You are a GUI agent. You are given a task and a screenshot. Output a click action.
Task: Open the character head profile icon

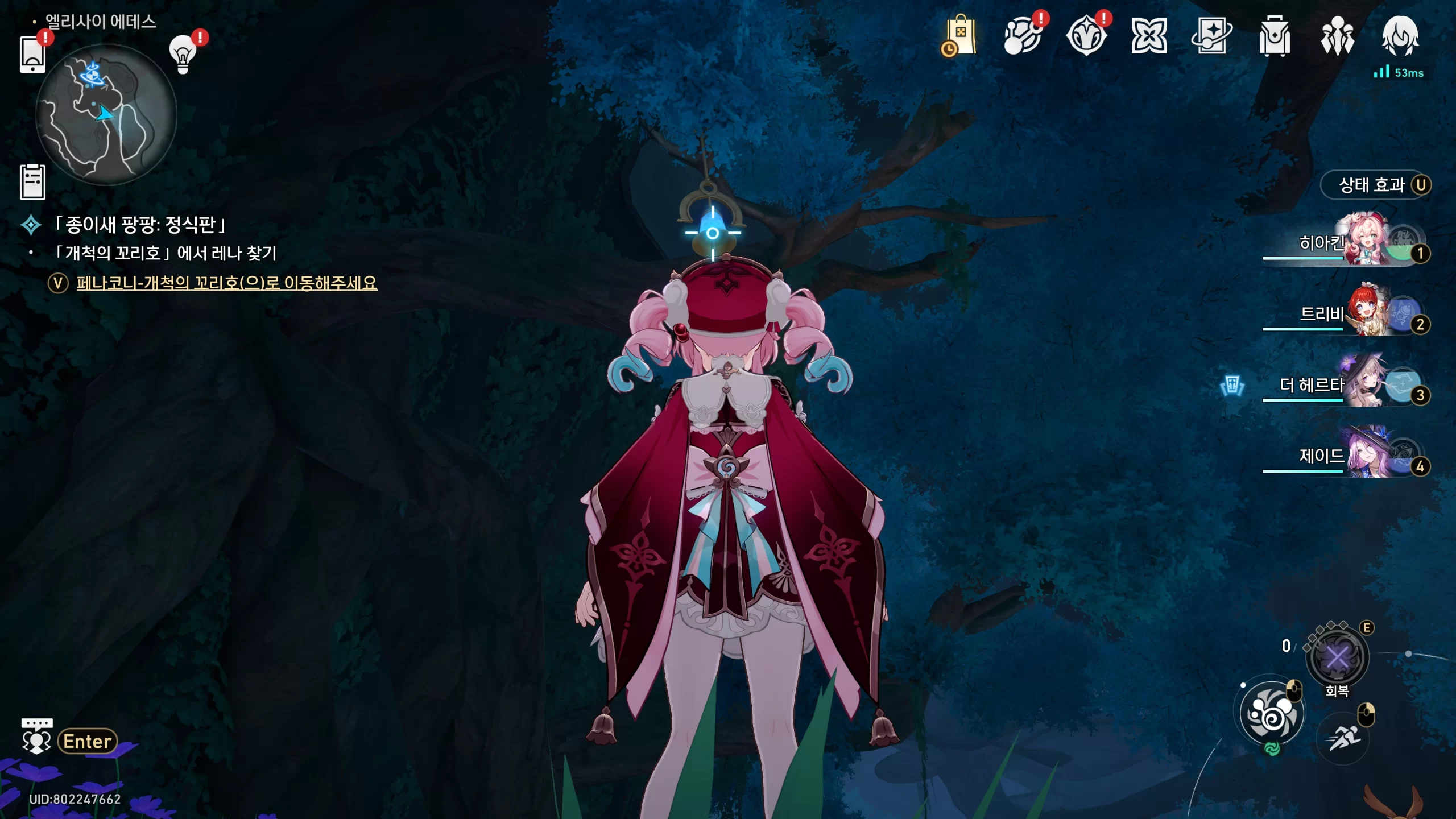point(1400,35)
